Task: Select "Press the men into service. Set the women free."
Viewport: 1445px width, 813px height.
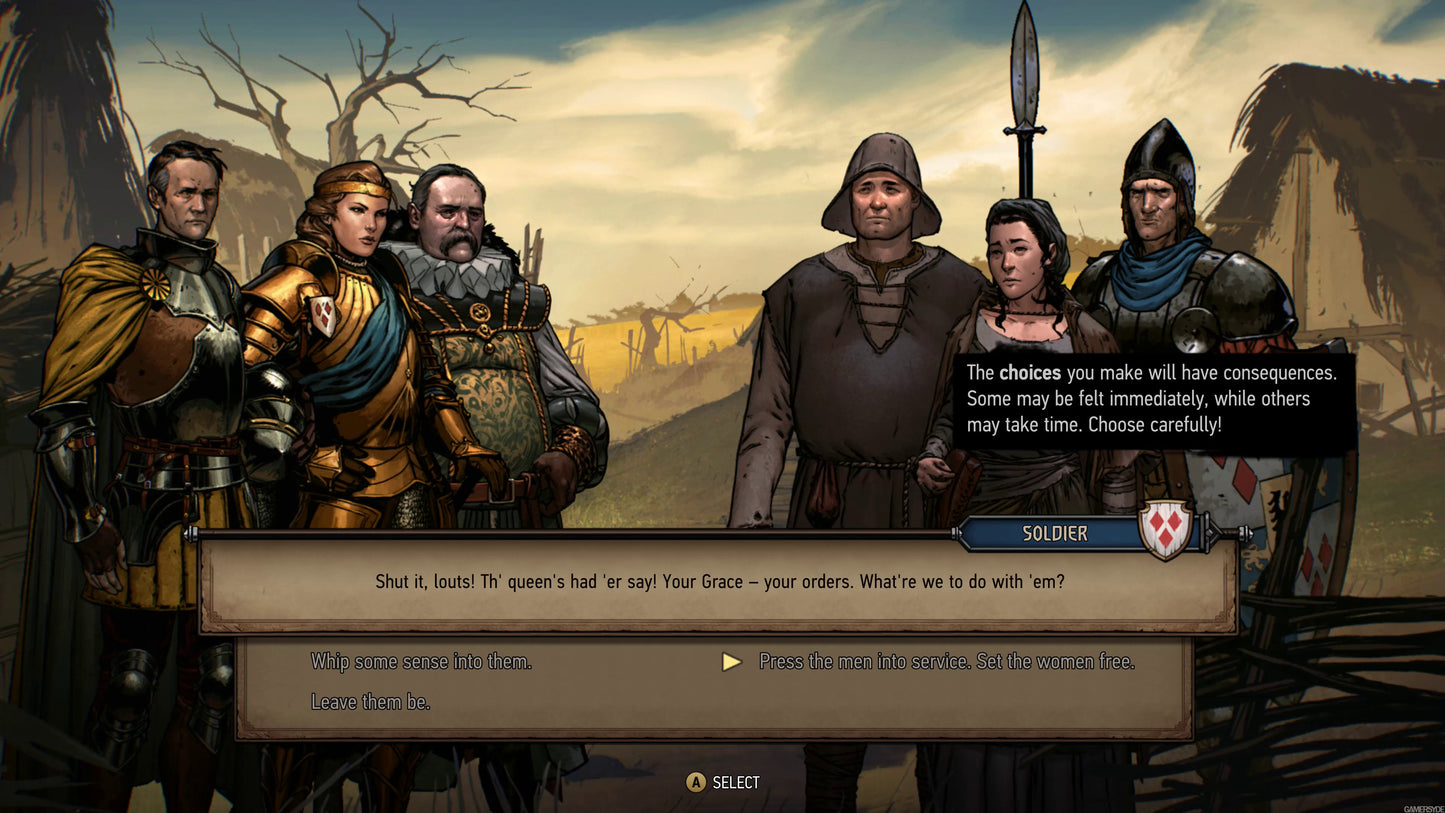Action: (946, 661)
